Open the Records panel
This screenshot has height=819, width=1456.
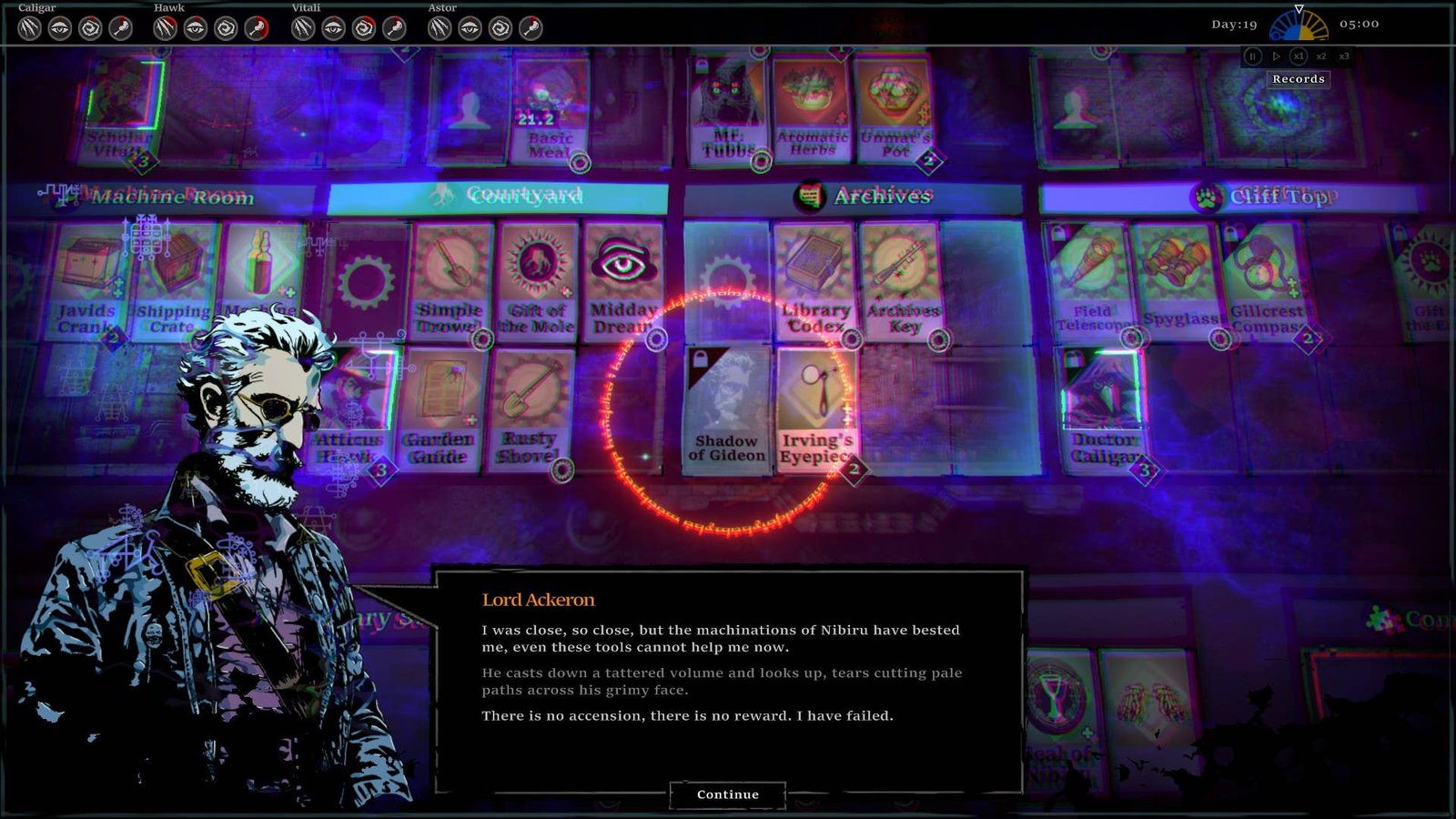click(x=1299, y=79)
